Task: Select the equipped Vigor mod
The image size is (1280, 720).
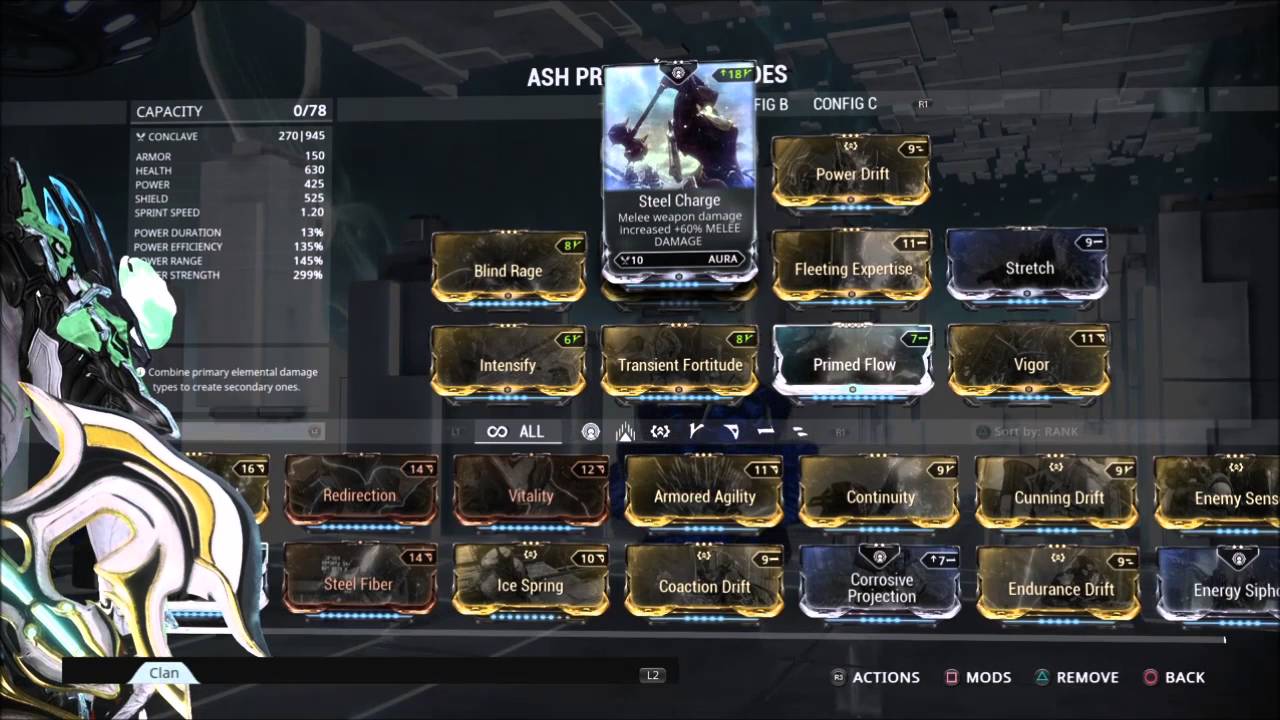Action: [x=1030, y=364]
